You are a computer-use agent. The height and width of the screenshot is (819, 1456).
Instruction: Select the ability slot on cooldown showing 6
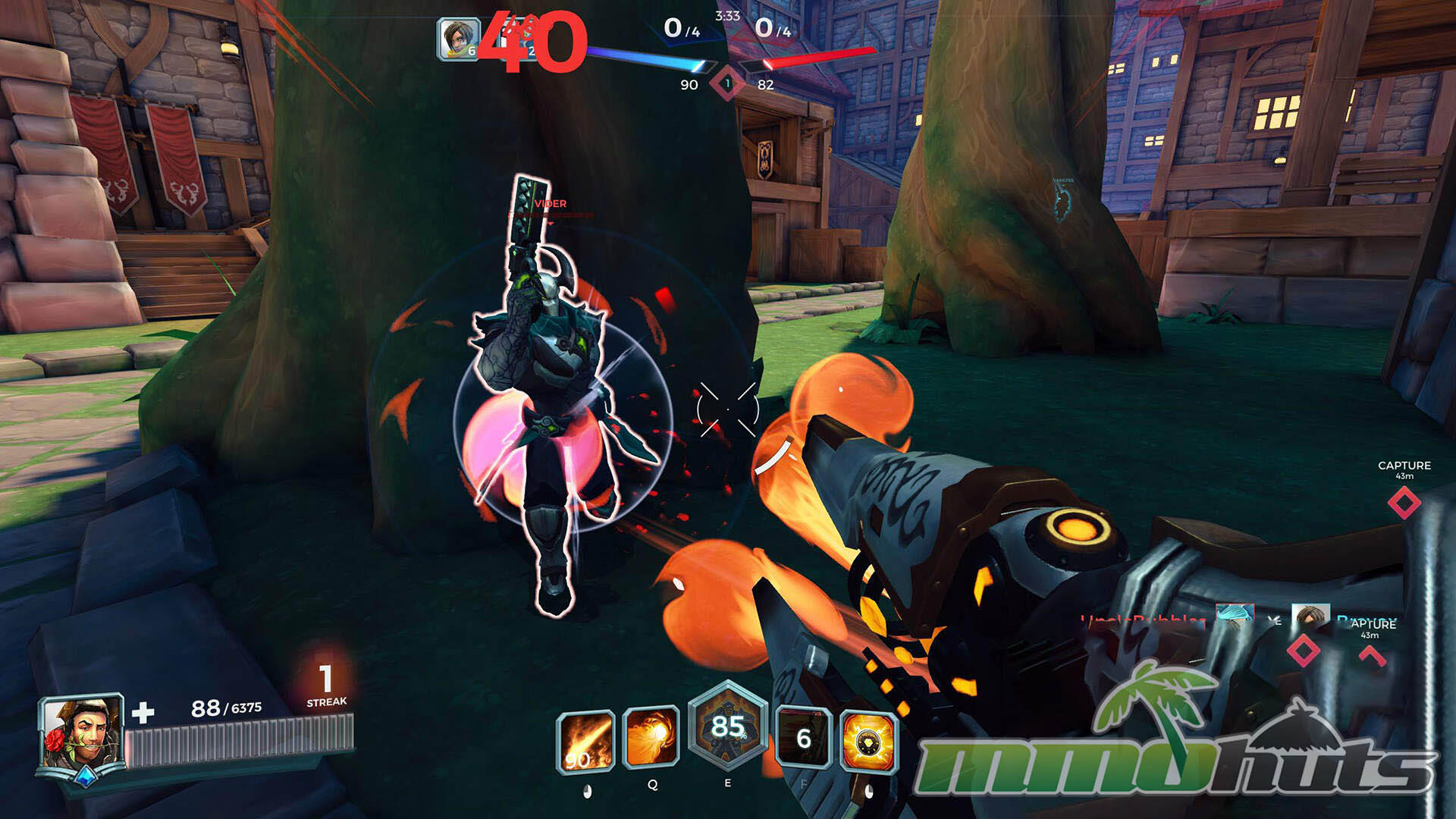804,738
